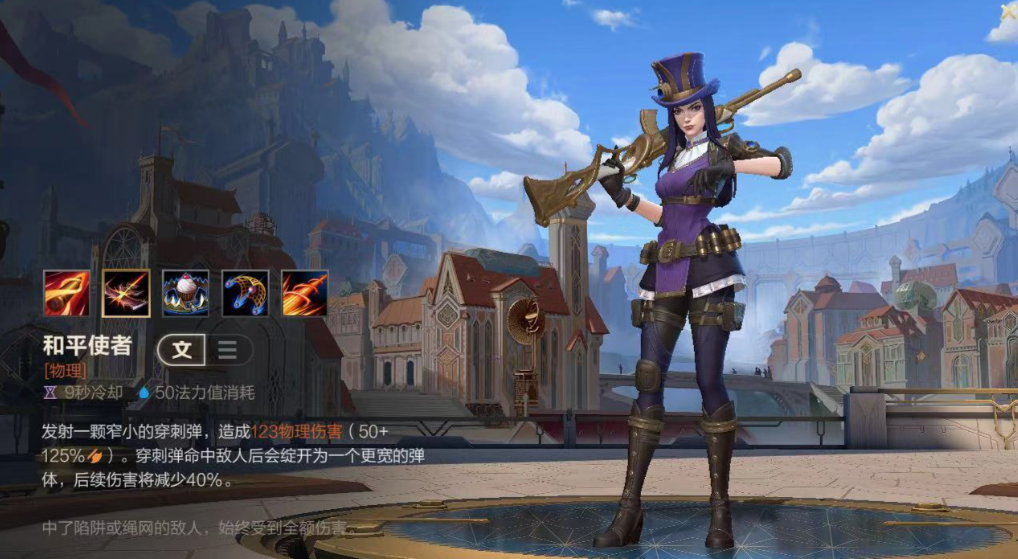Close the champion preview with the X
The image size is (1018, 559).
click(1008, 12)
